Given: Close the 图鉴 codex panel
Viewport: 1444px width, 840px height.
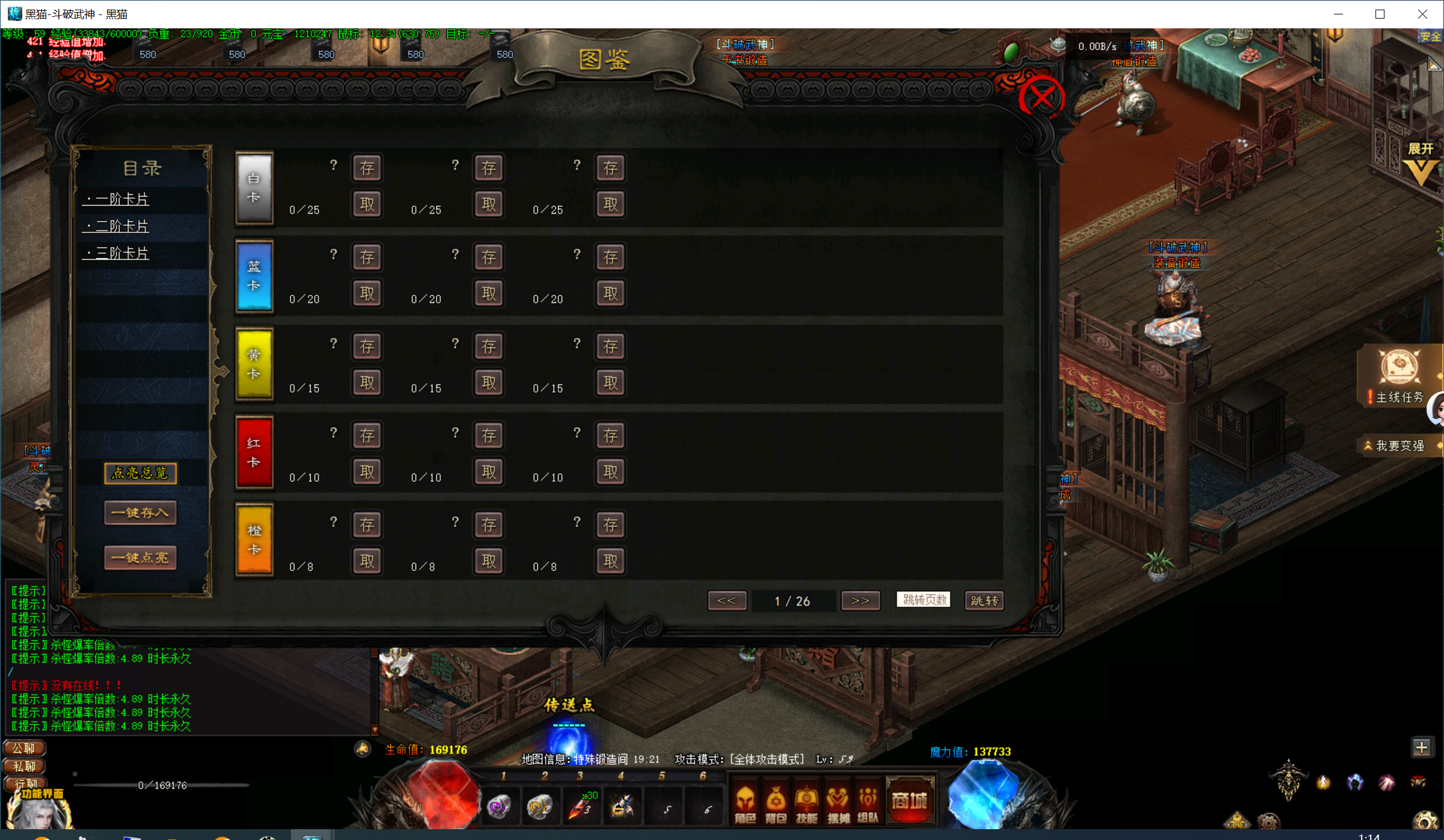Looking at the screenshot, I should click(1042, 97).
